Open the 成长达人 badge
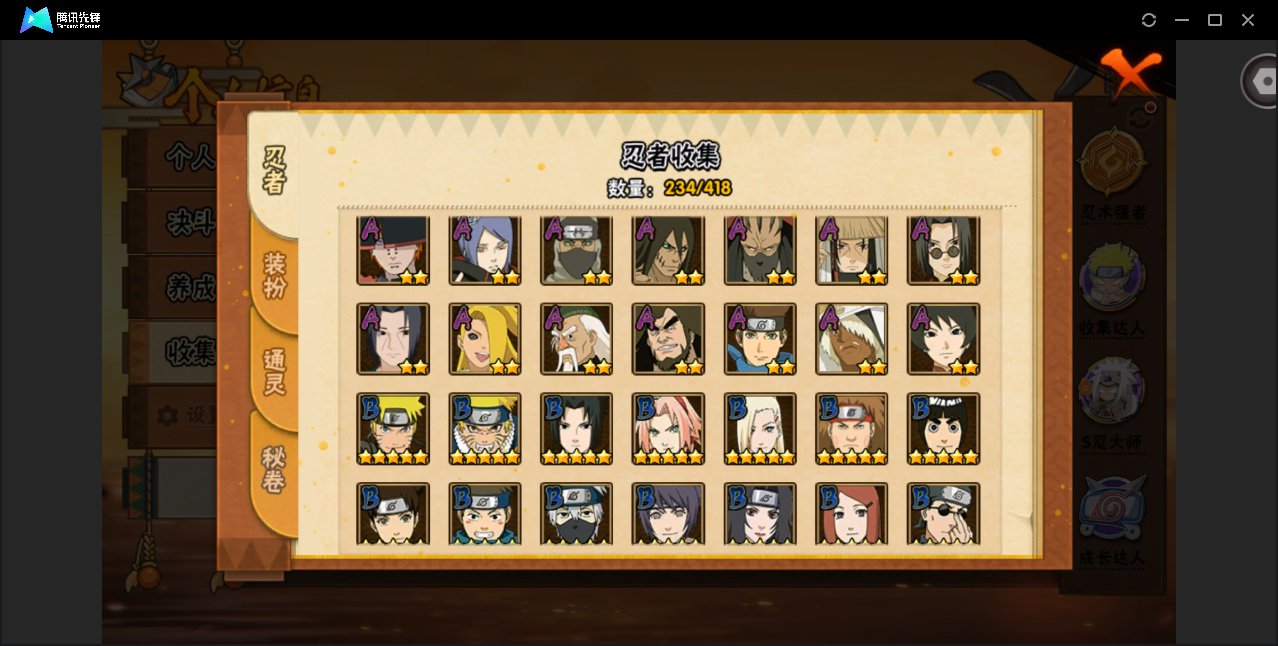Screen dimensions: 1278x646 [1112, 510]
